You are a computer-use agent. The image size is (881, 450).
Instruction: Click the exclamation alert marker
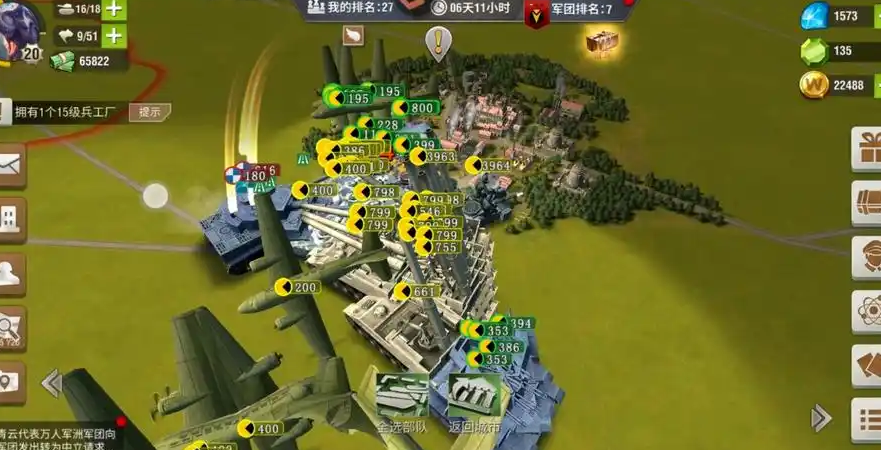pos(438,42)
